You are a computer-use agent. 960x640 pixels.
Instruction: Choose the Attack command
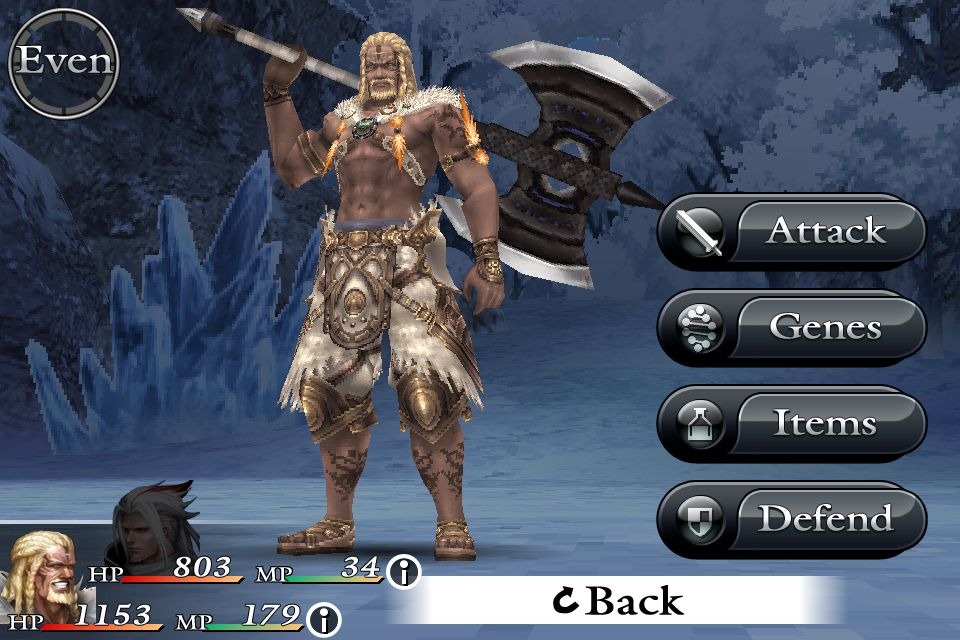coord(791,232)
